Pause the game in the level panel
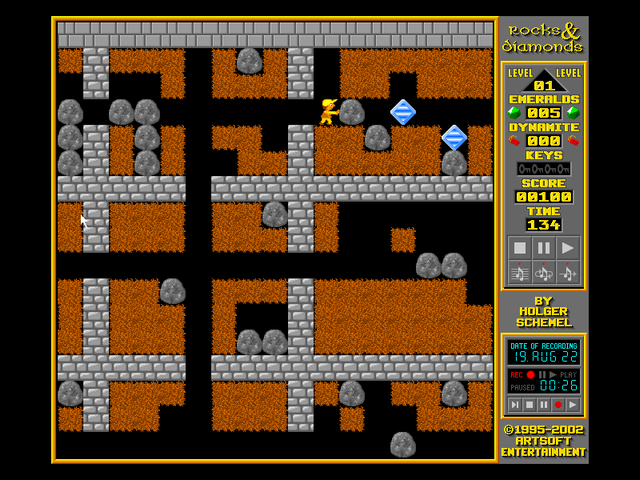 point(543,247)
